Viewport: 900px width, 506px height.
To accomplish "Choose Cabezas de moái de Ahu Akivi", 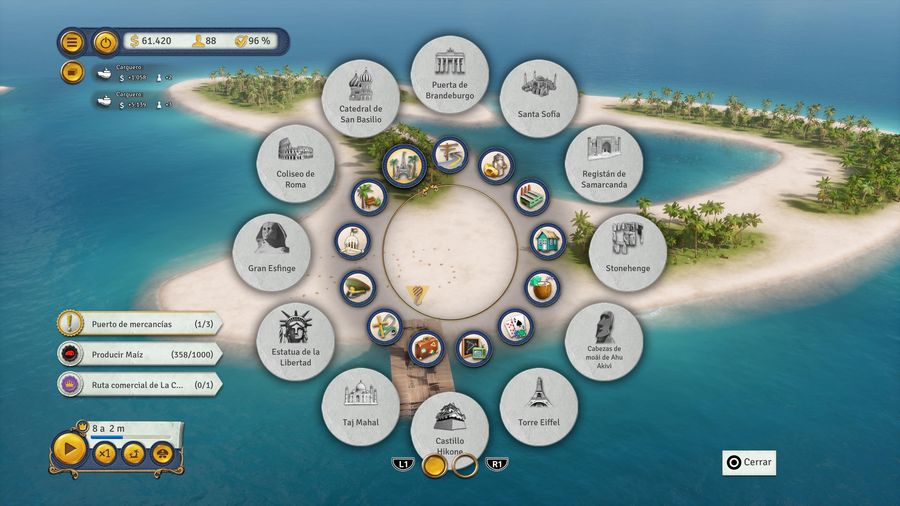I will [603, 341].
